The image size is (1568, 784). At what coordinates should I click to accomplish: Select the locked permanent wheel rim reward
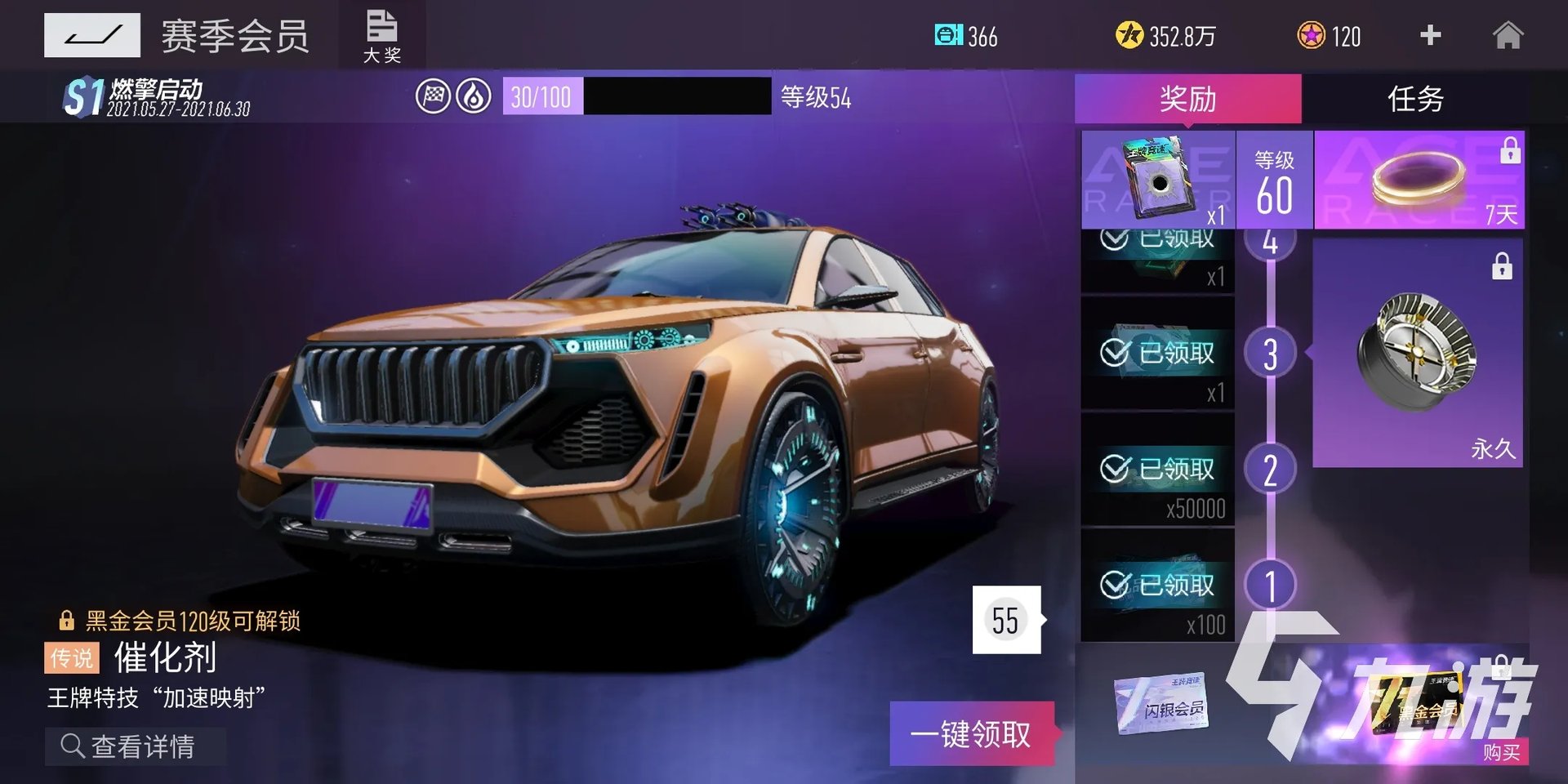click(1417, 353)
